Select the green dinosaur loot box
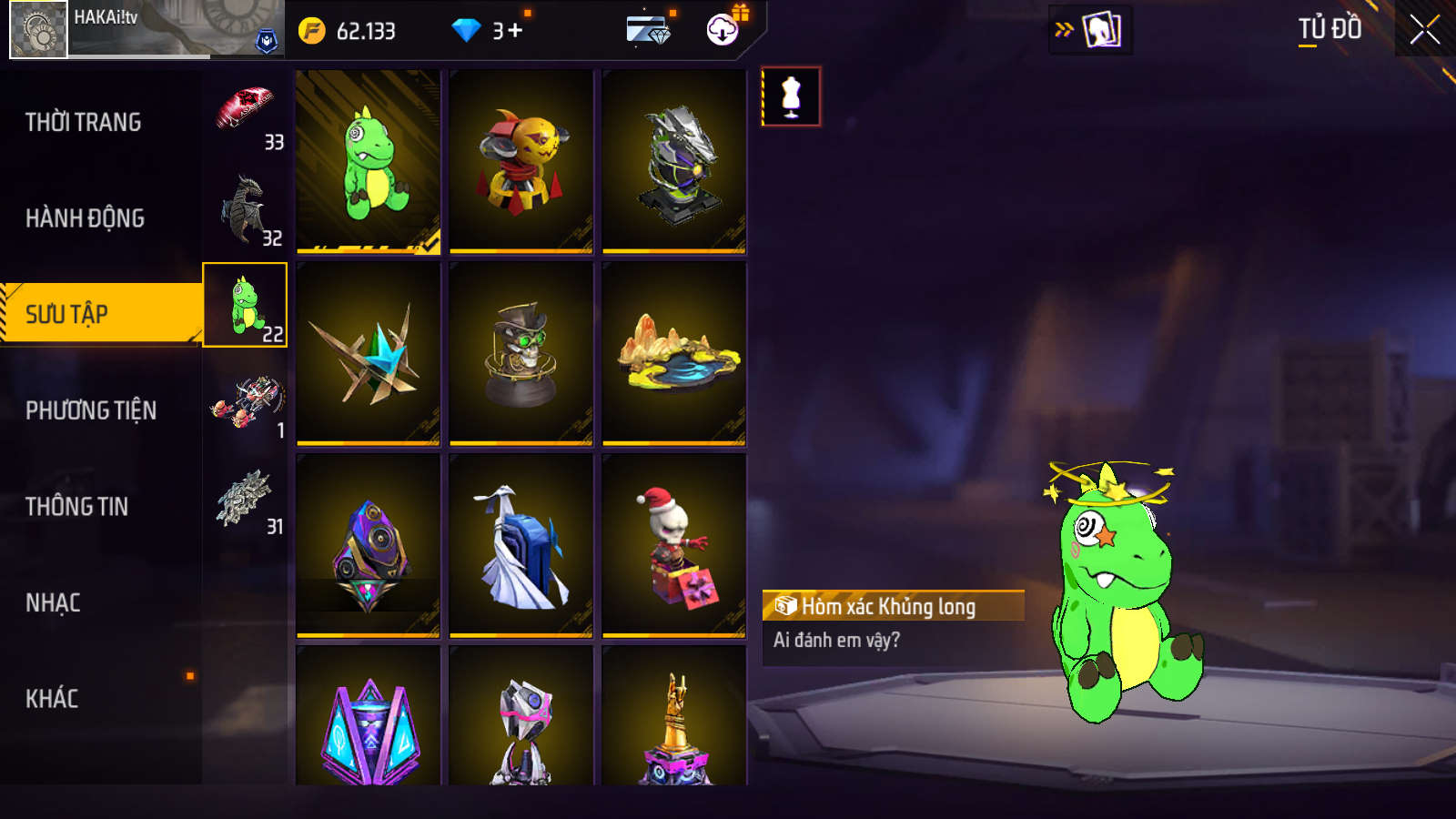 [369, 161]
